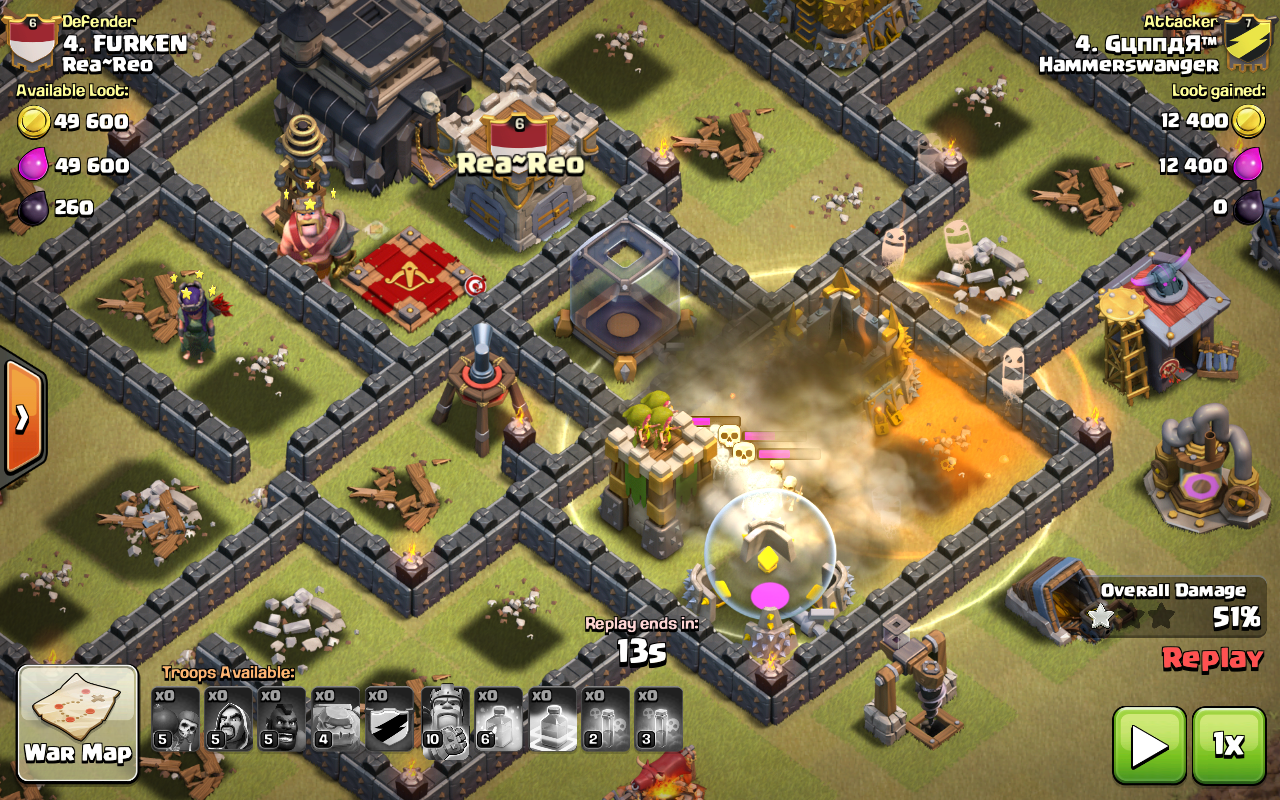
Task: Select the Wizard troop slot
Action: (229, 719)
